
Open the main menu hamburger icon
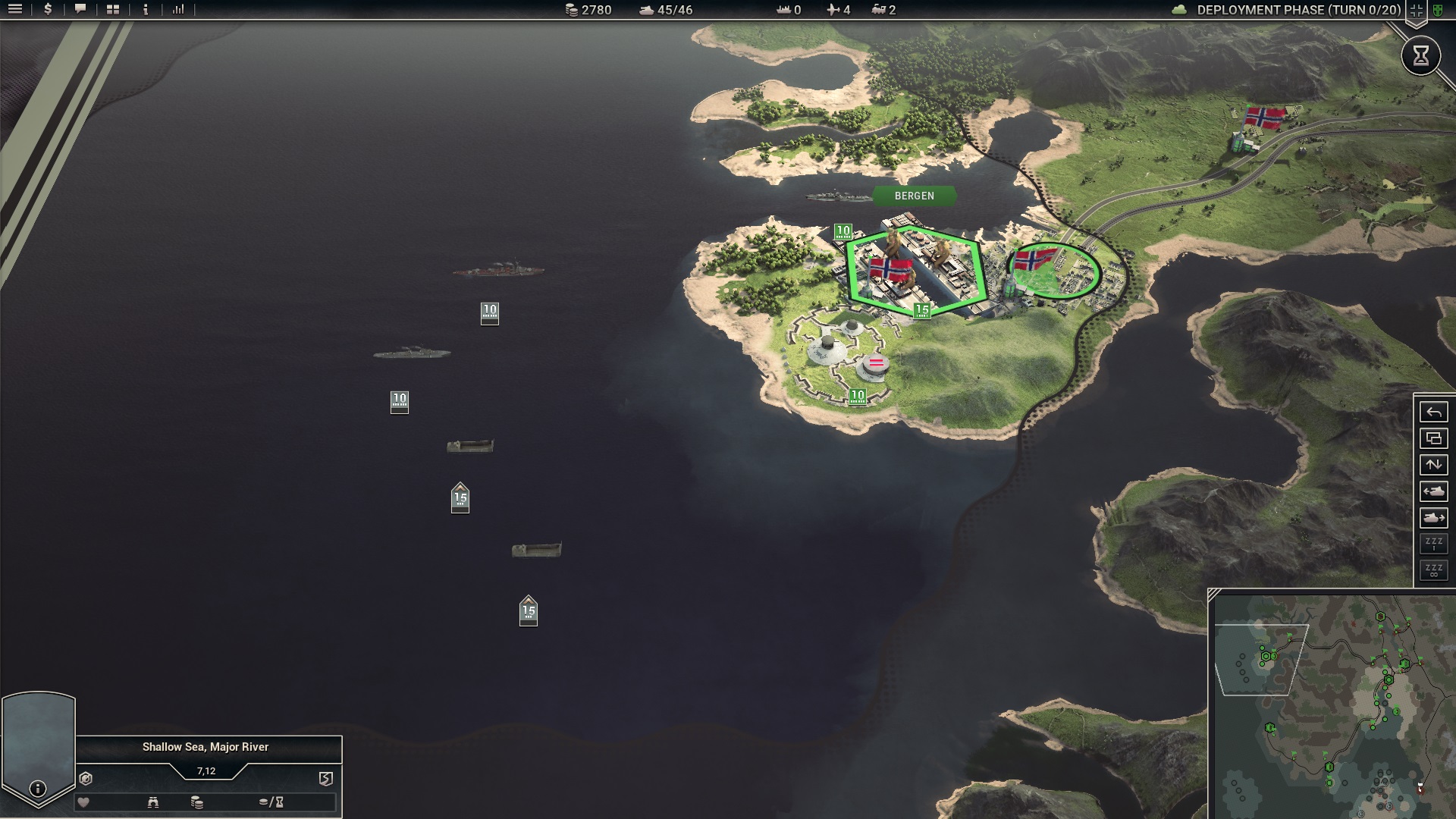click(x=15, y=10)
